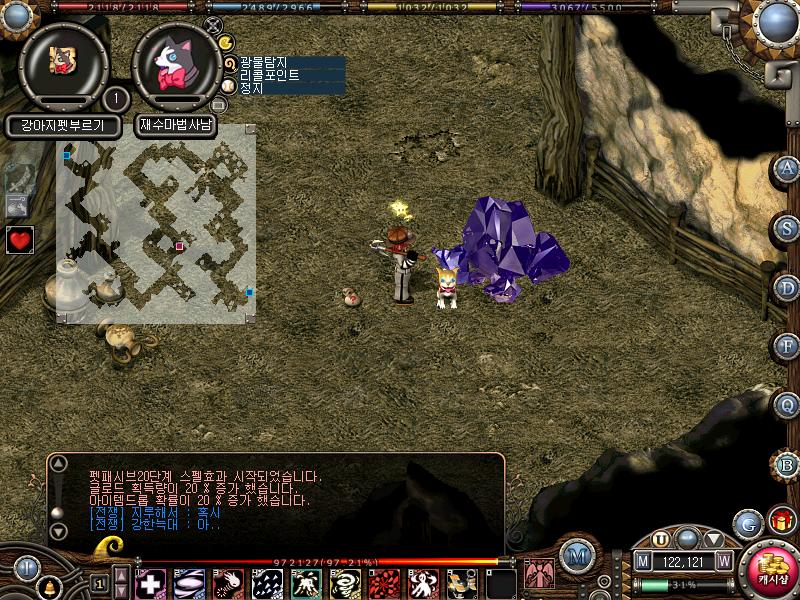Select the 광물탐지 pet command

pyautogui.click(x=264, y=62)
